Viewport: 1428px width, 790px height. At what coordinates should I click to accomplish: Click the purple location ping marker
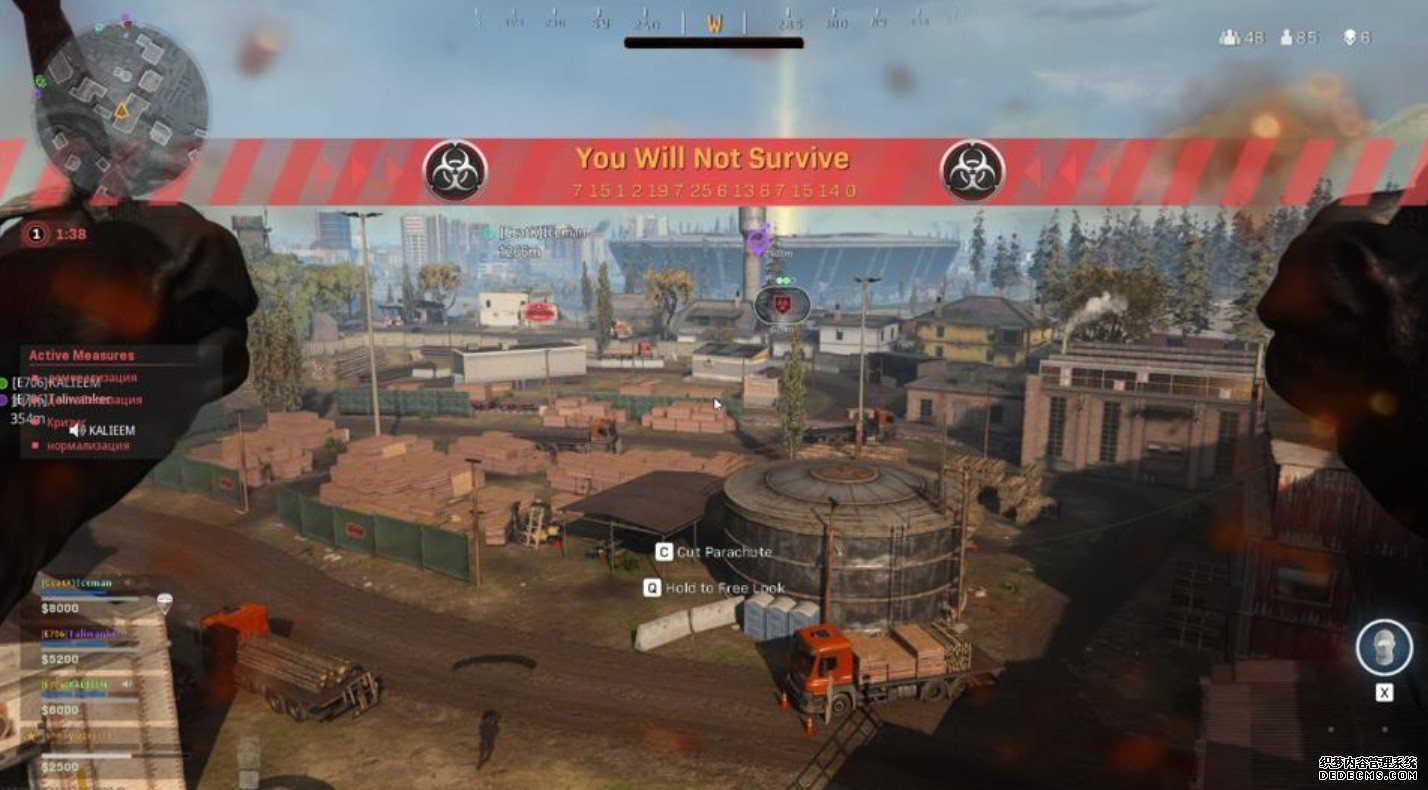point(759,240)
